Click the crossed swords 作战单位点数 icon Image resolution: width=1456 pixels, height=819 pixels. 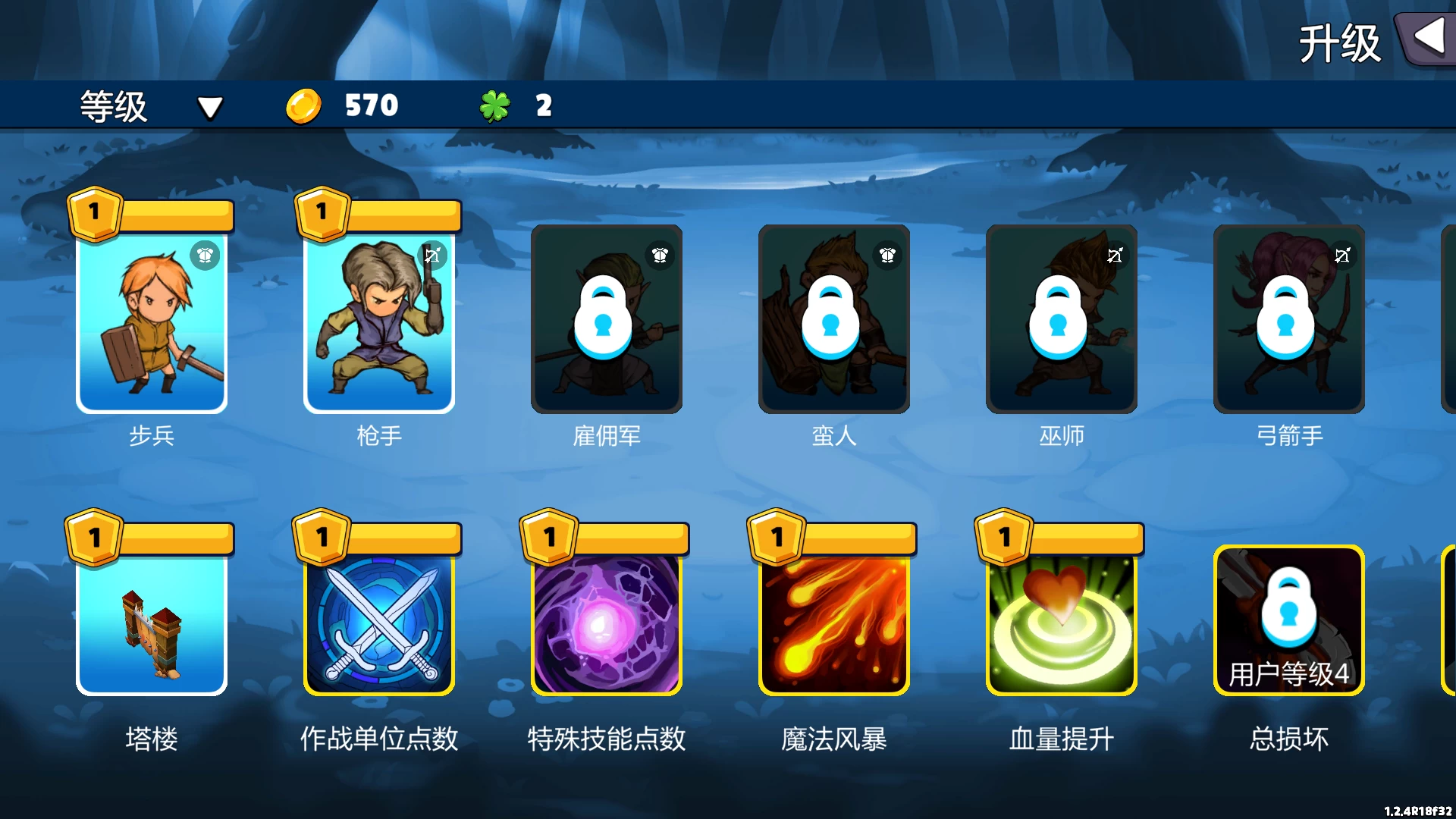(x=378, y=622)
